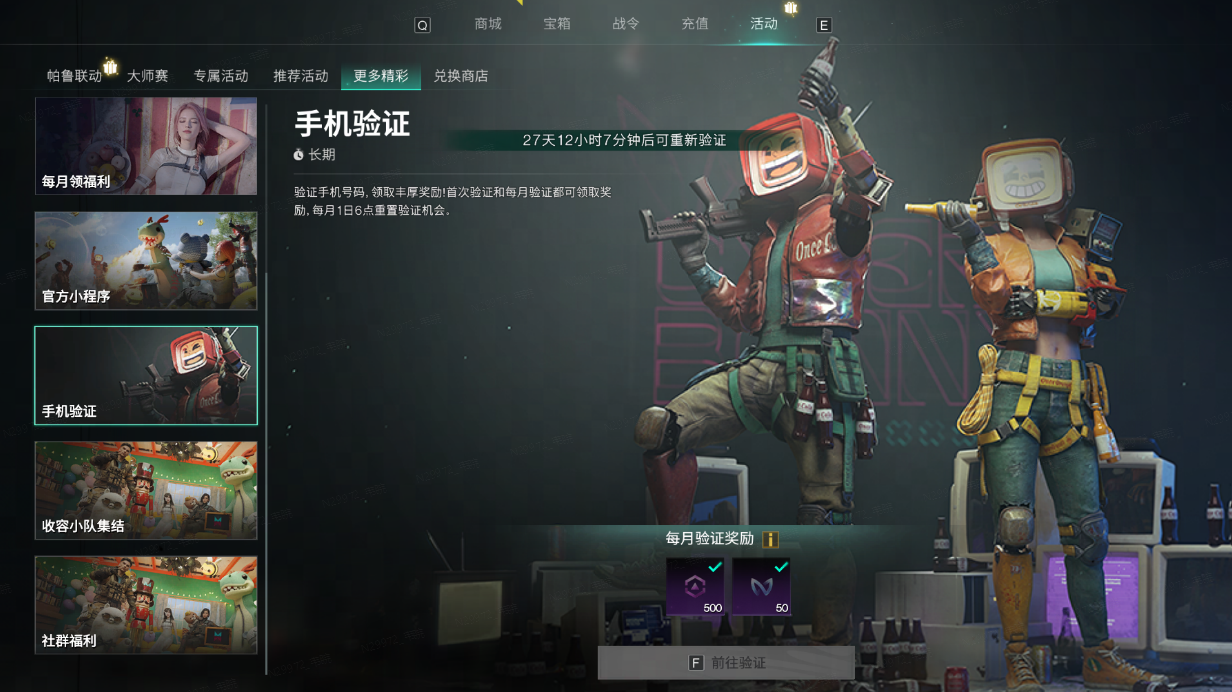View the 社群福利 event thumbnail

pyautogui.click(x=146, y=605)
